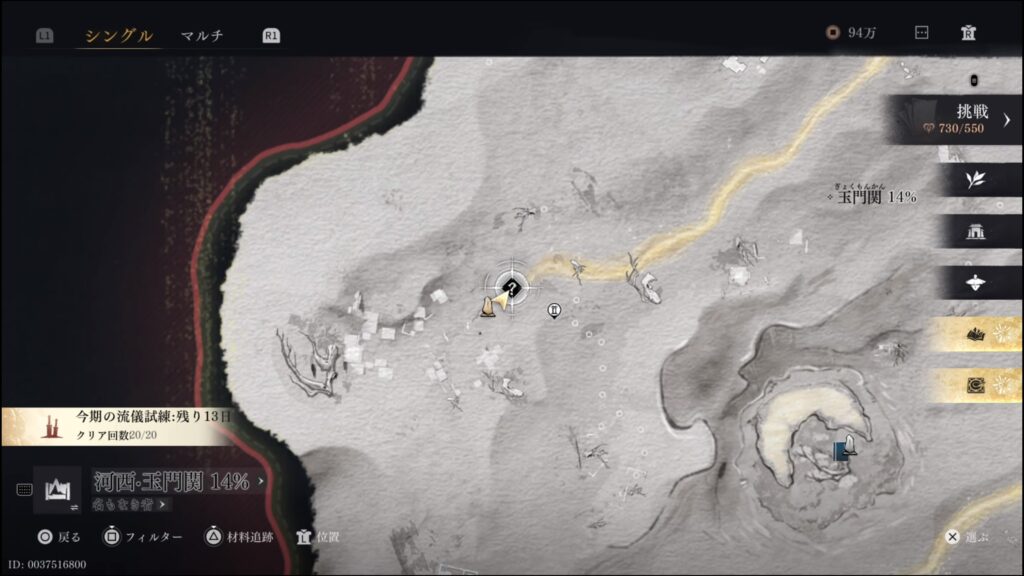Switch map with the region mountain icon
The width and height of the screenshot is (1024, 576).
[57, 489]
